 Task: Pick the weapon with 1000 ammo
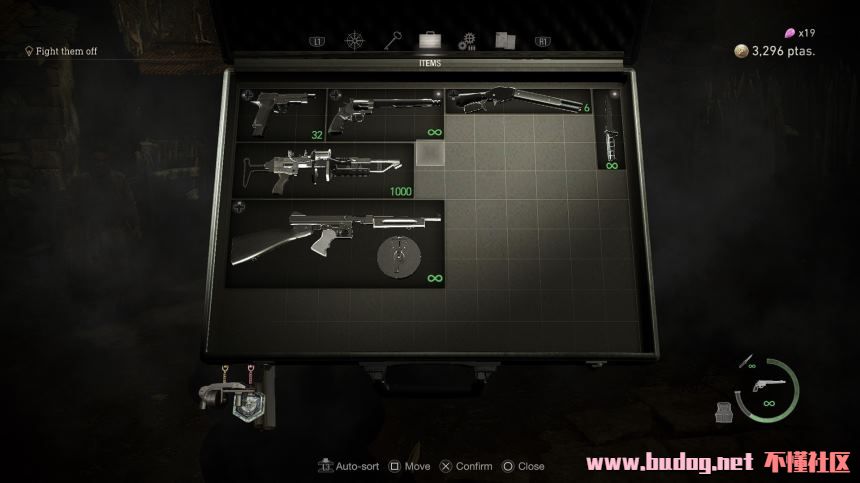(325, 168)
